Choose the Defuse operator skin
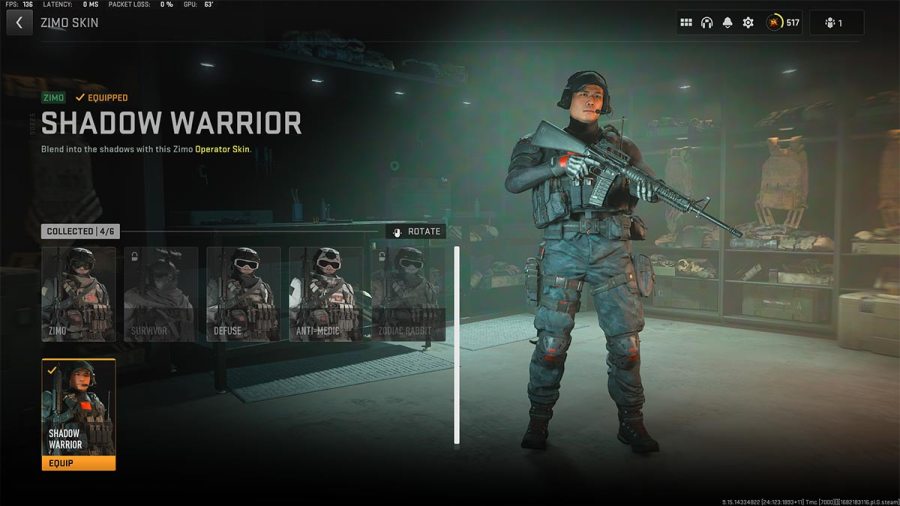This screenshot has height=506, width=900. pos(243,294)
